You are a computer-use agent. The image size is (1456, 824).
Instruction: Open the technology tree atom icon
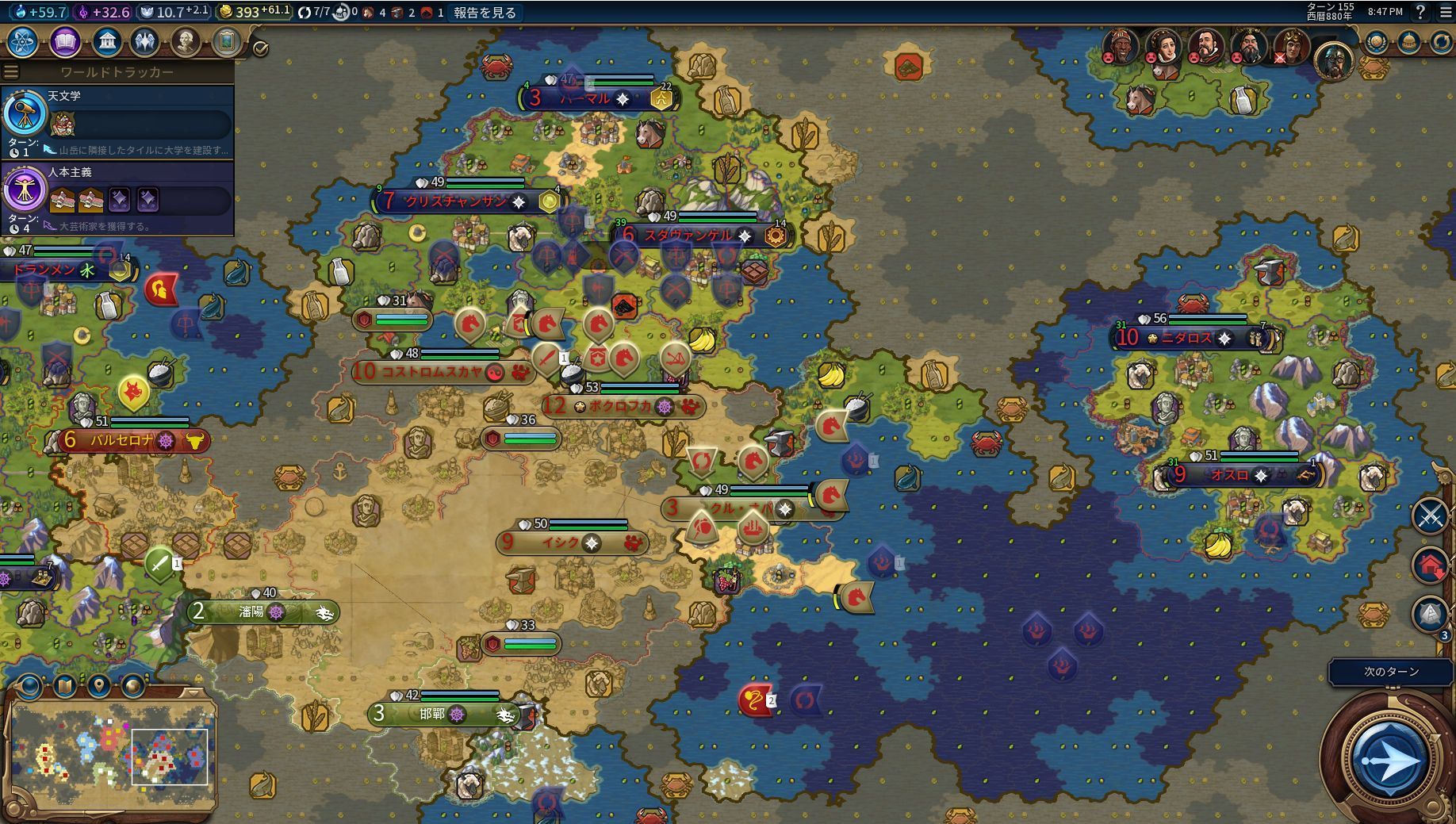[22, 42]
